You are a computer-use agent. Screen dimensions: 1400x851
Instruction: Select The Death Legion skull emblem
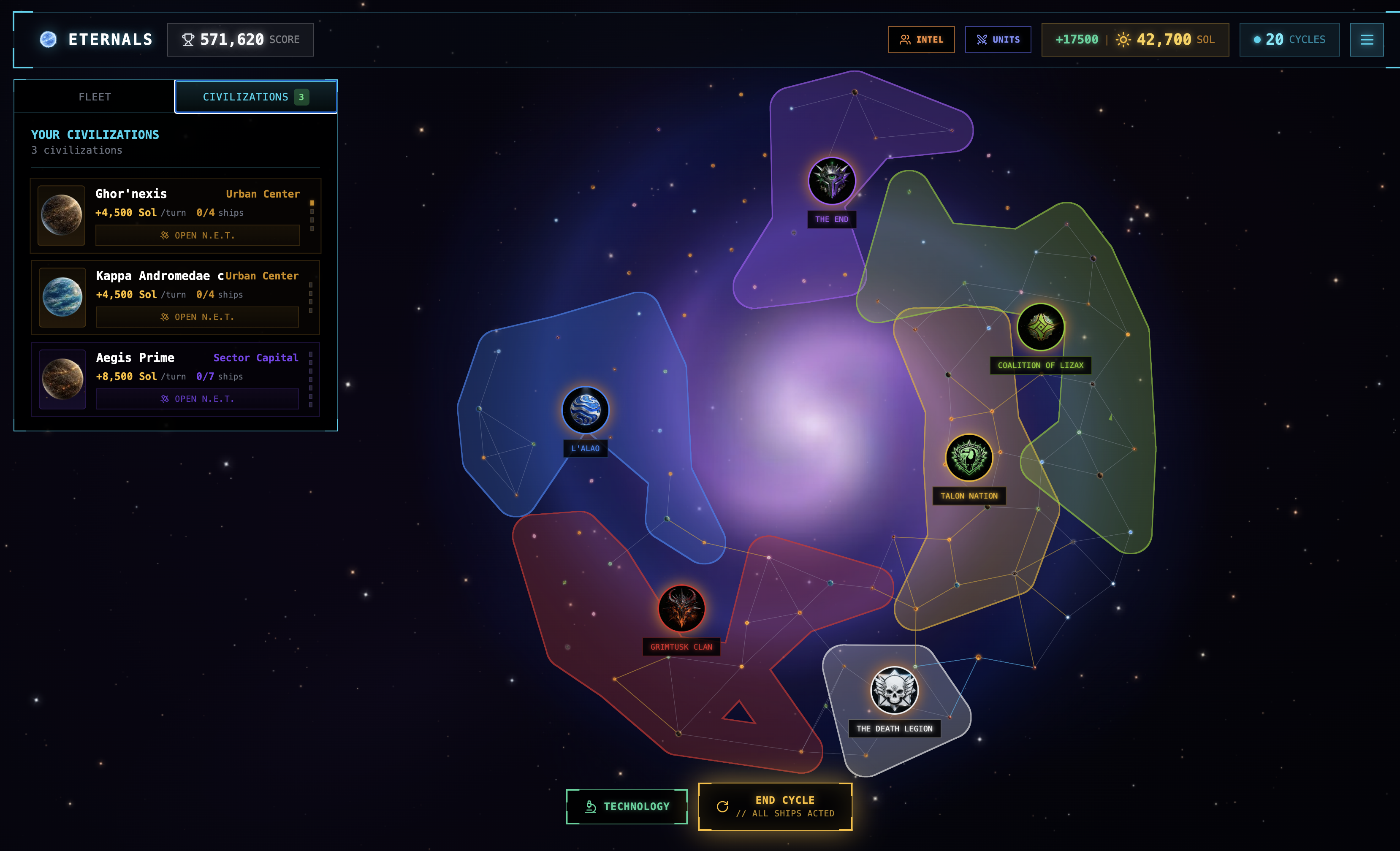[x=894, y=690]
